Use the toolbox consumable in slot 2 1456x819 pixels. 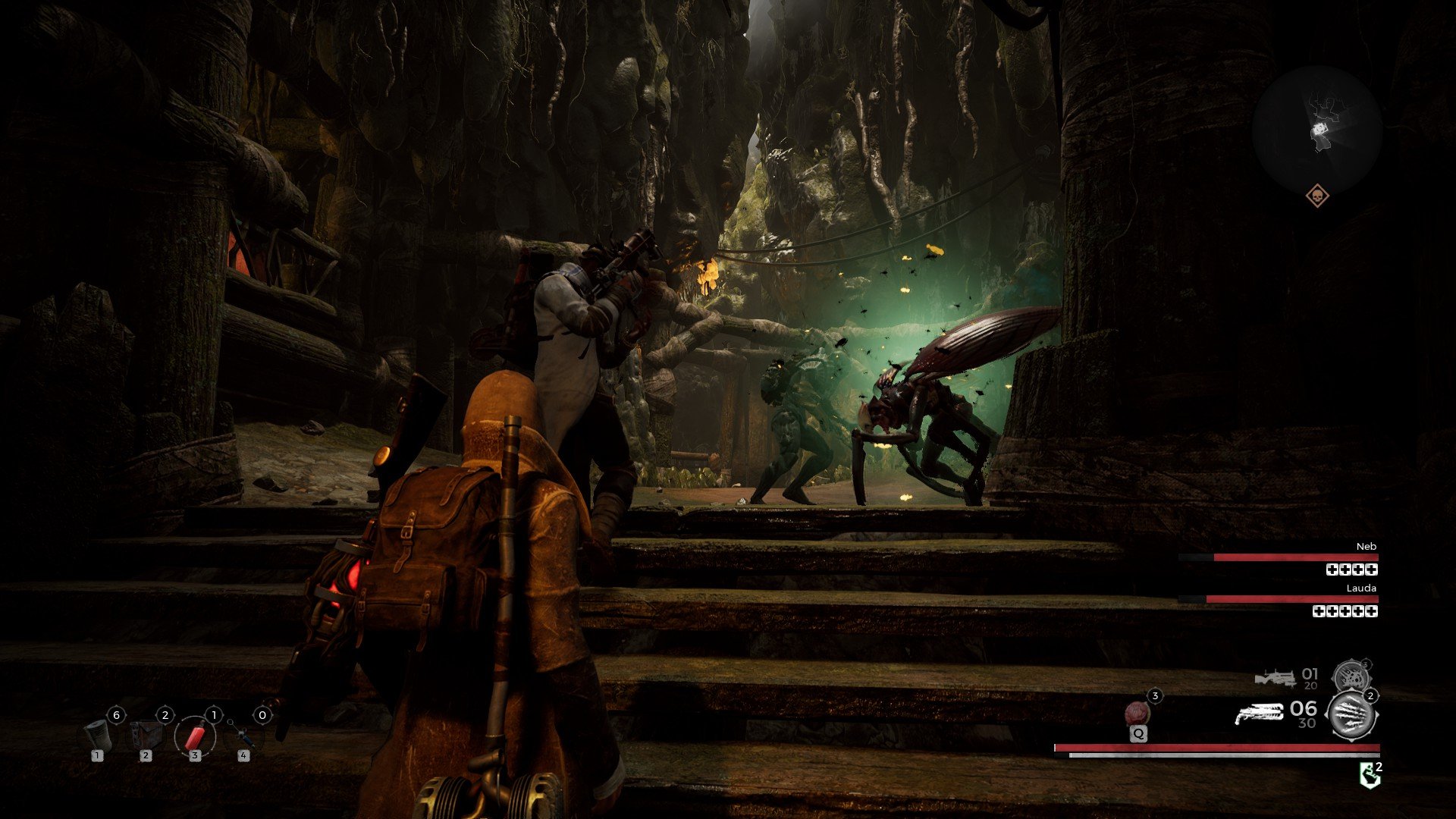(146, 736)
